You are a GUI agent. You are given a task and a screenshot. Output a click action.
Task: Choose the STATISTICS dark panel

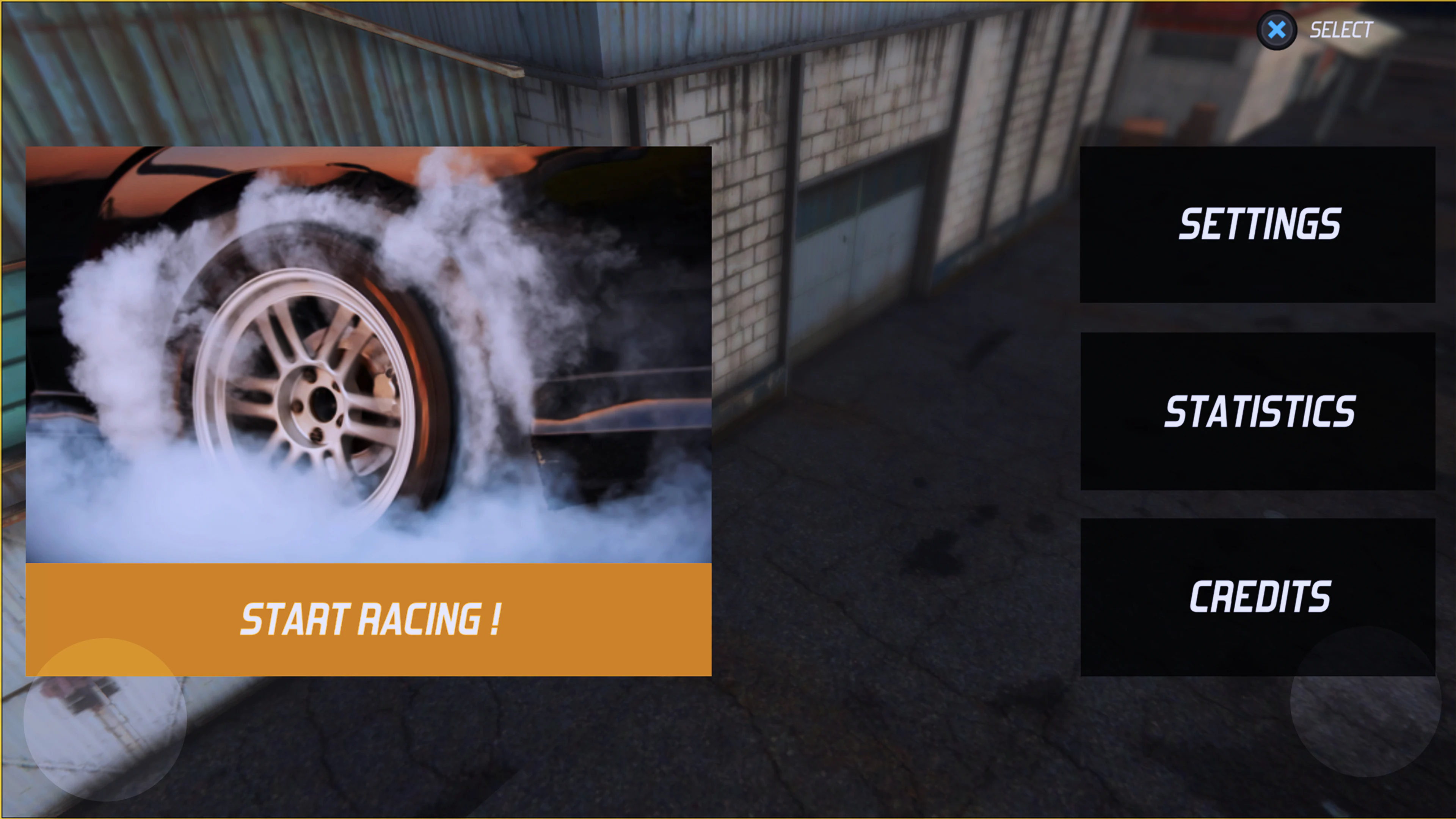1259,411
